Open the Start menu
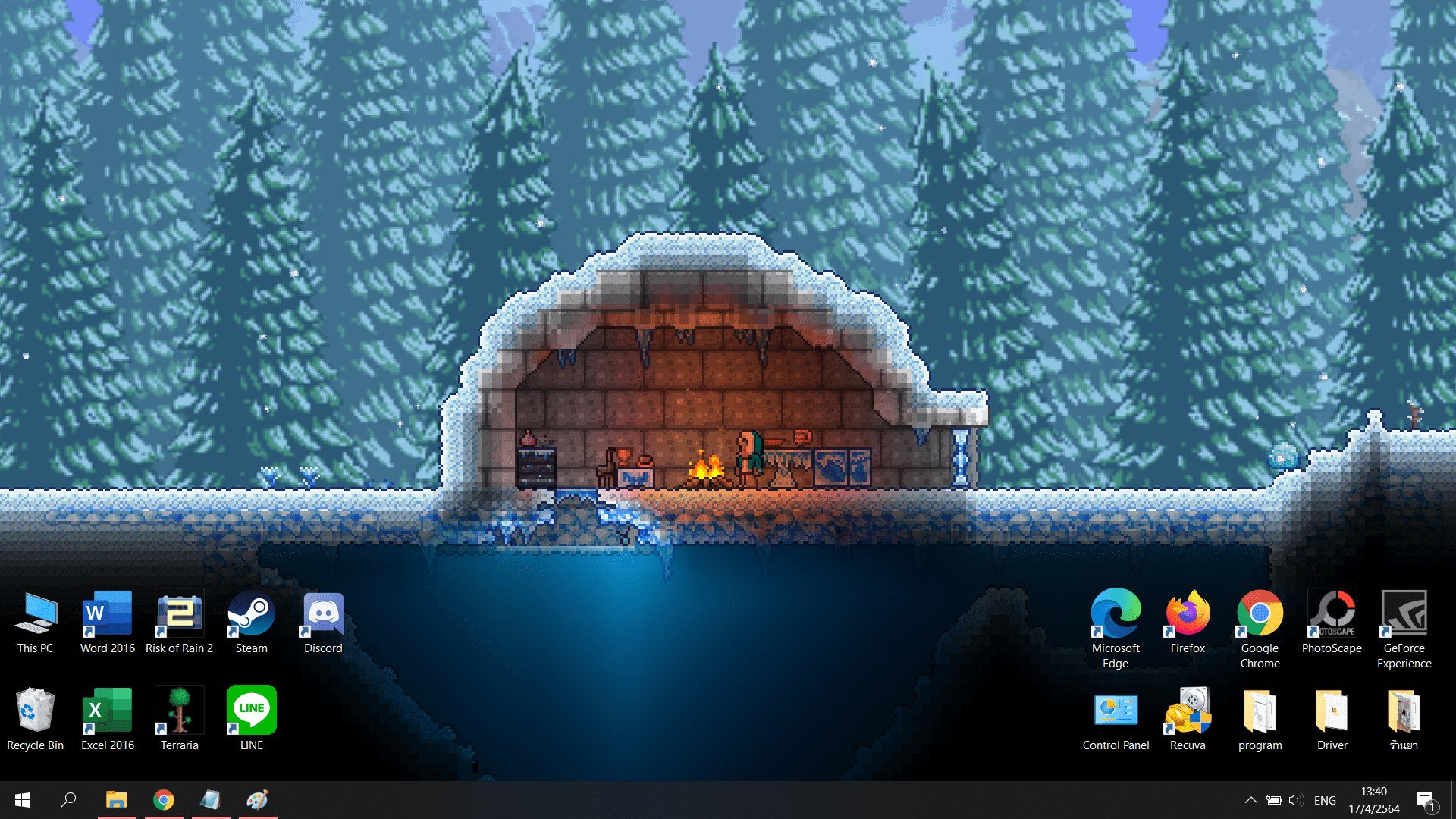Viewport: 1456px width, 819px height. [22, 799]
